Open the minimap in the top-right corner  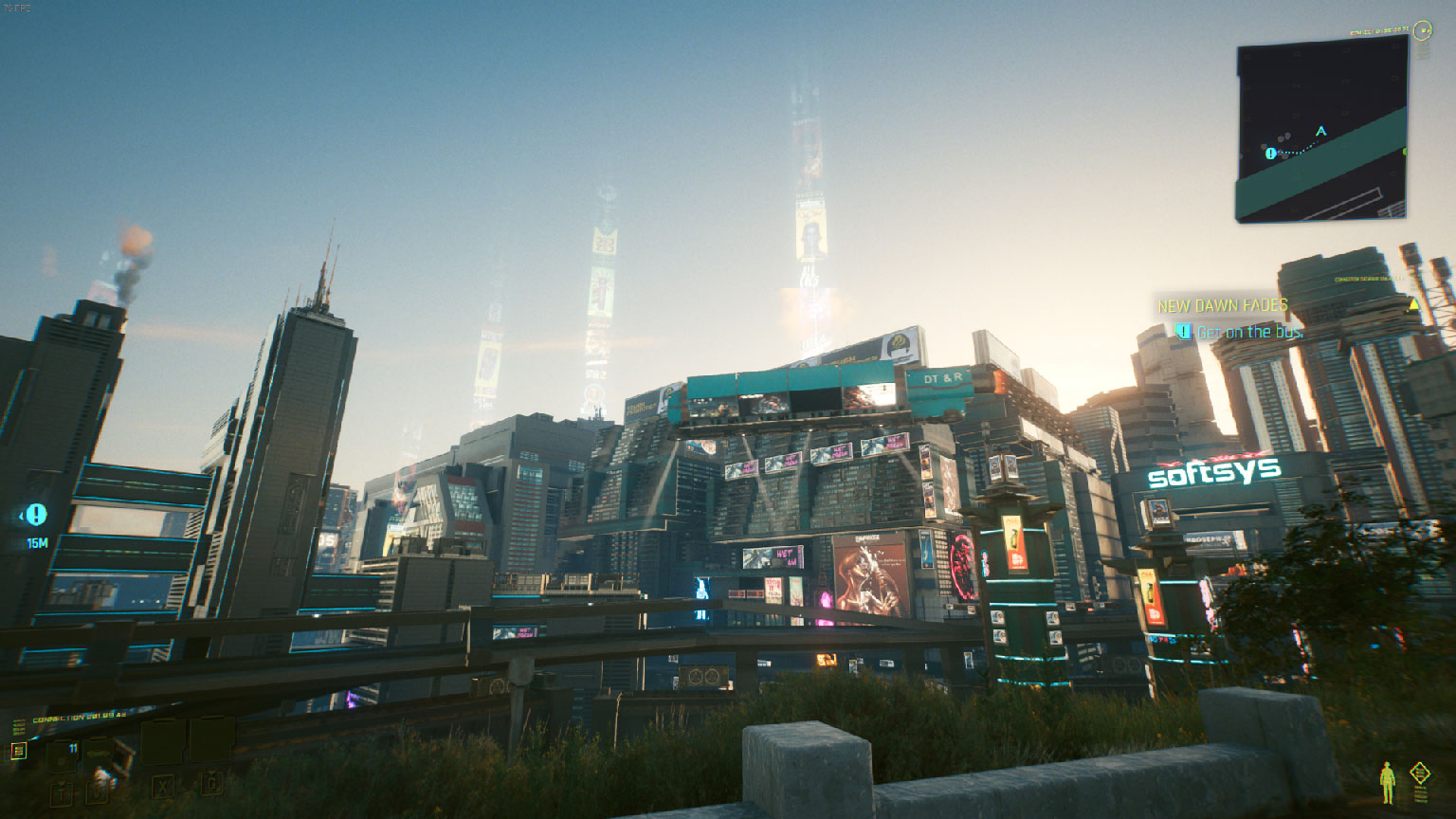(x=1321, y=133)
